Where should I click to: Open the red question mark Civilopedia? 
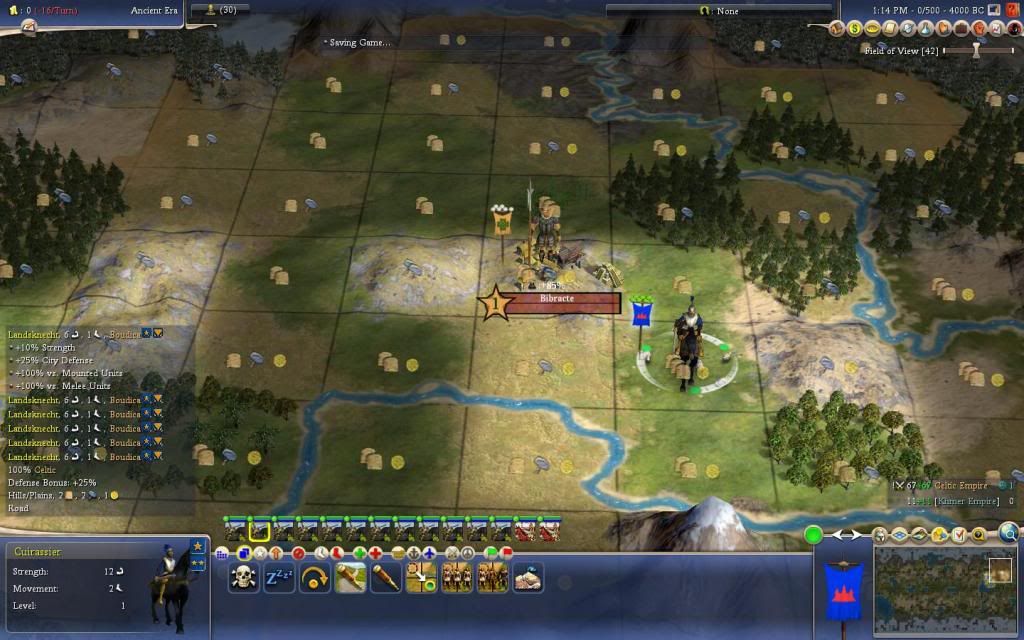click(x=1012, y=10)
